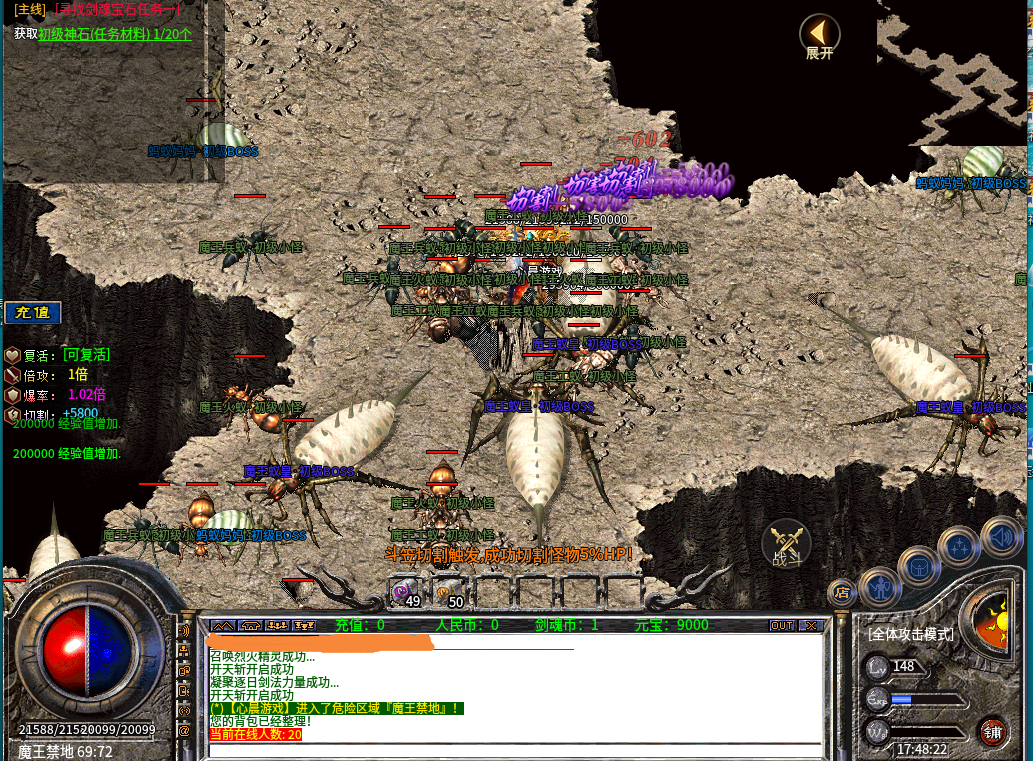Expand the collapsed panel with 展开 arrow
Viewport: 1033px width, 761px height.
coord(819,35)
